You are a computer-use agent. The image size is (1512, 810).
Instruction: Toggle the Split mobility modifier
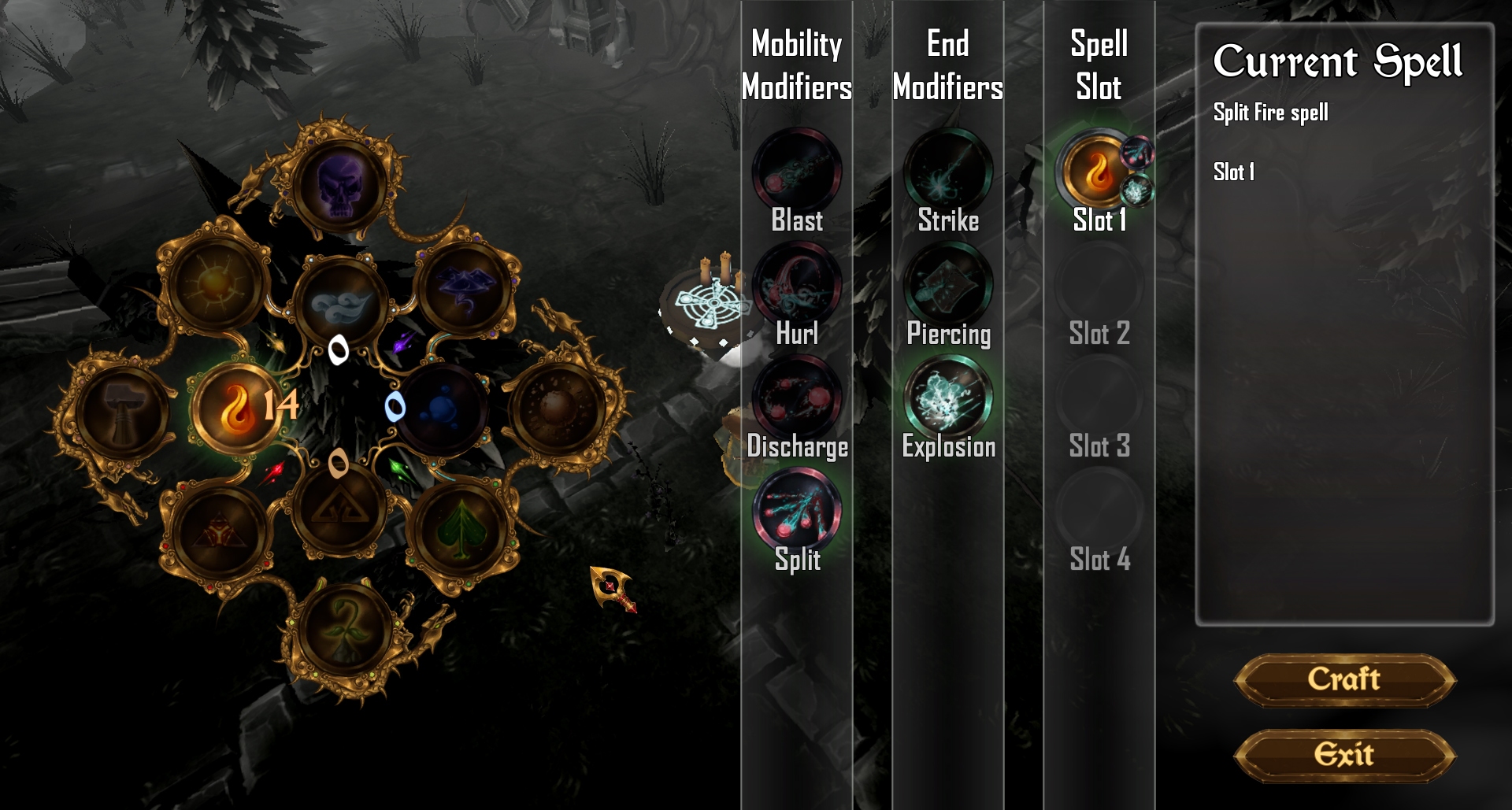click(797, 511)
